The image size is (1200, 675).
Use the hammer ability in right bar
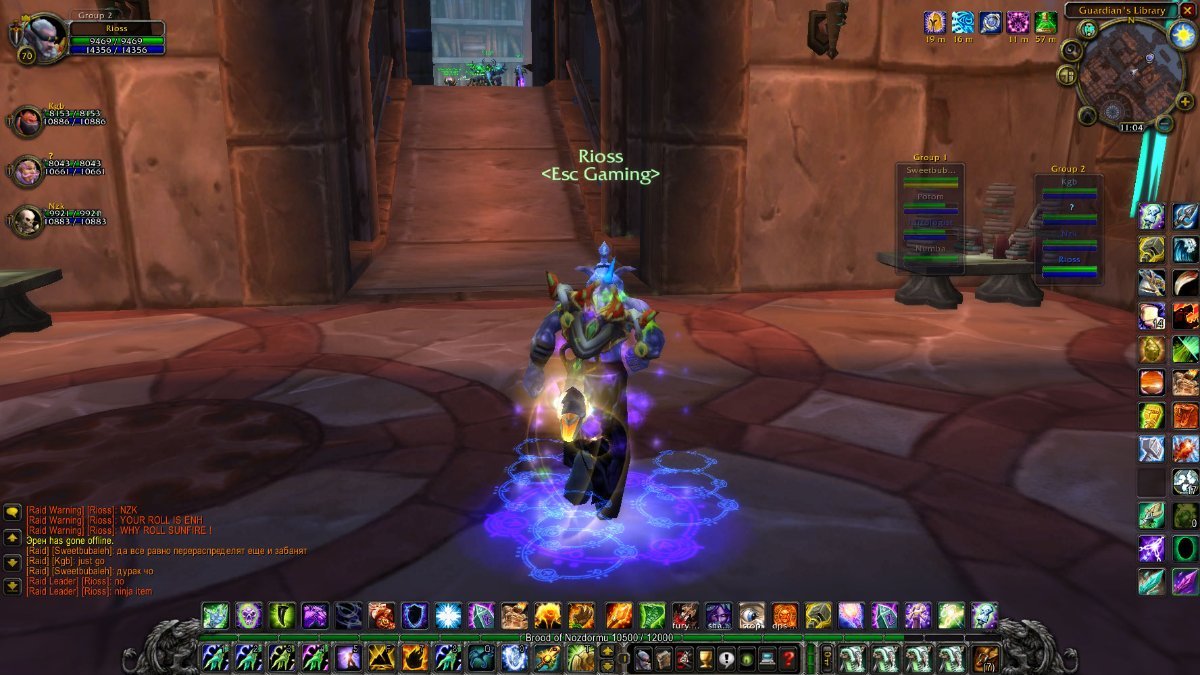pos(1152,449)
